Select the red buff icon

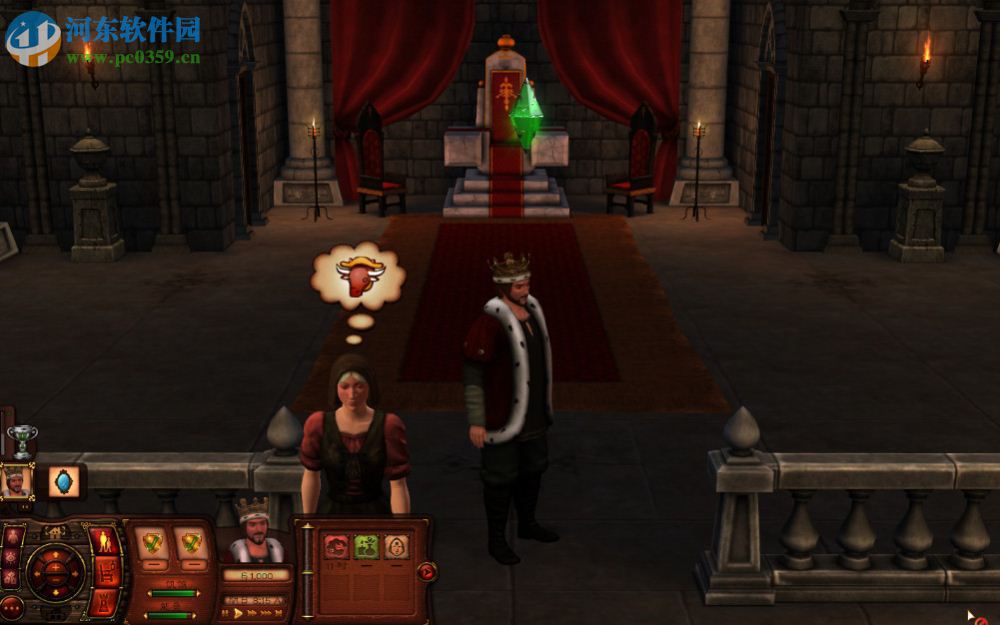click(336, 546)
